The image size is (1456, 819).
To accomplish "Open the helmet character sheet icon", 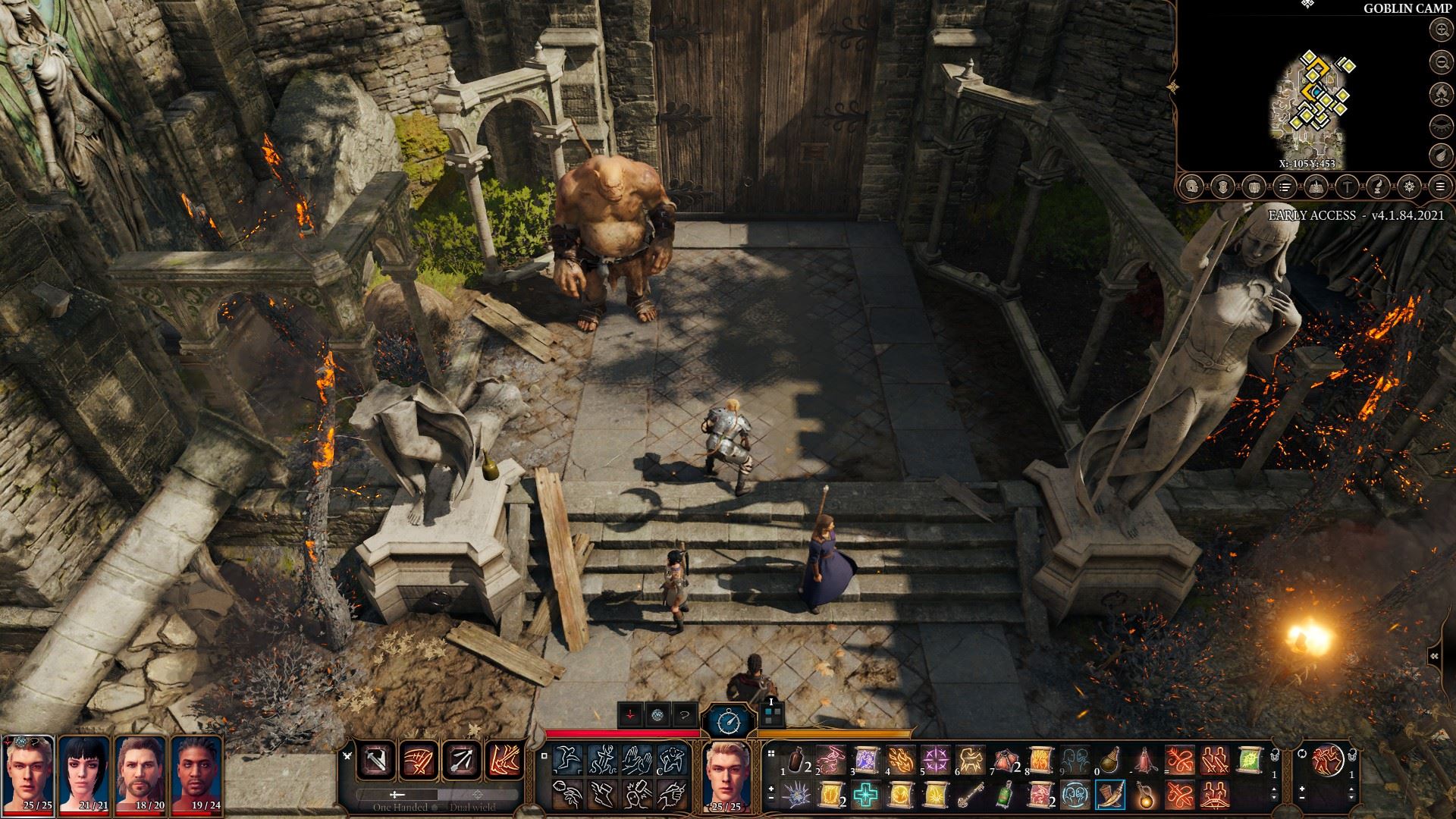I will point(1191,187).
